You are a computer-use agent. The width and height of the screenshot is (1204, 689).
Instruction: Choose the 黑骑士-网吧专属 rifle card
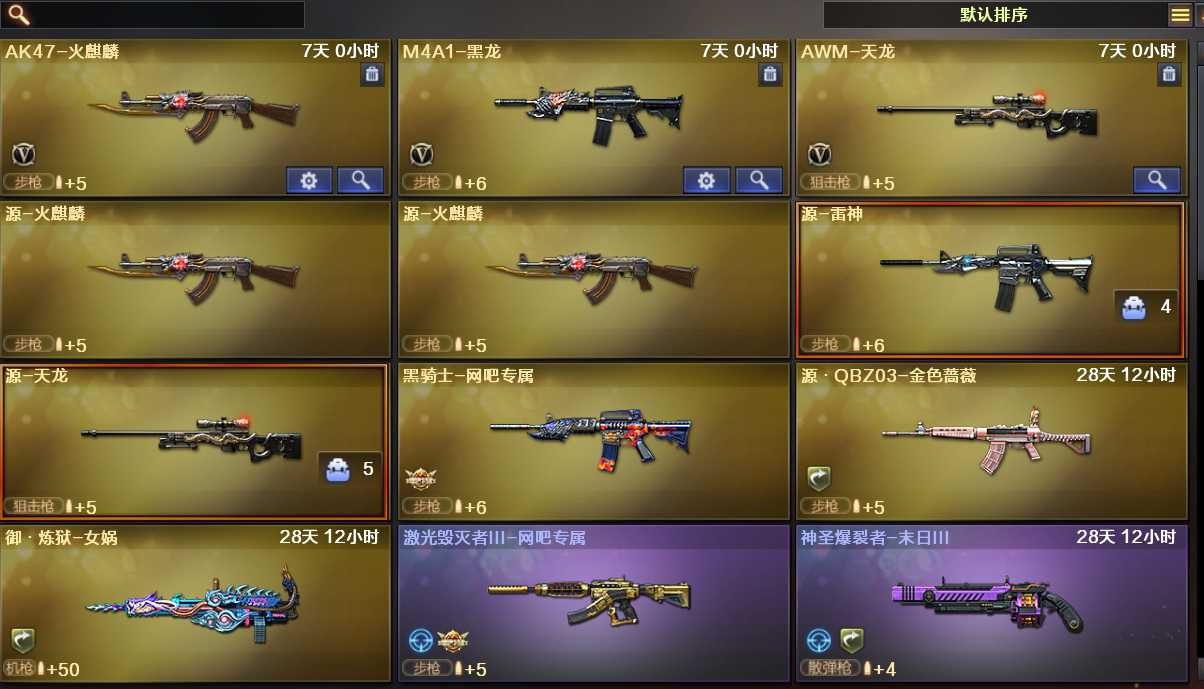[592, 440]
